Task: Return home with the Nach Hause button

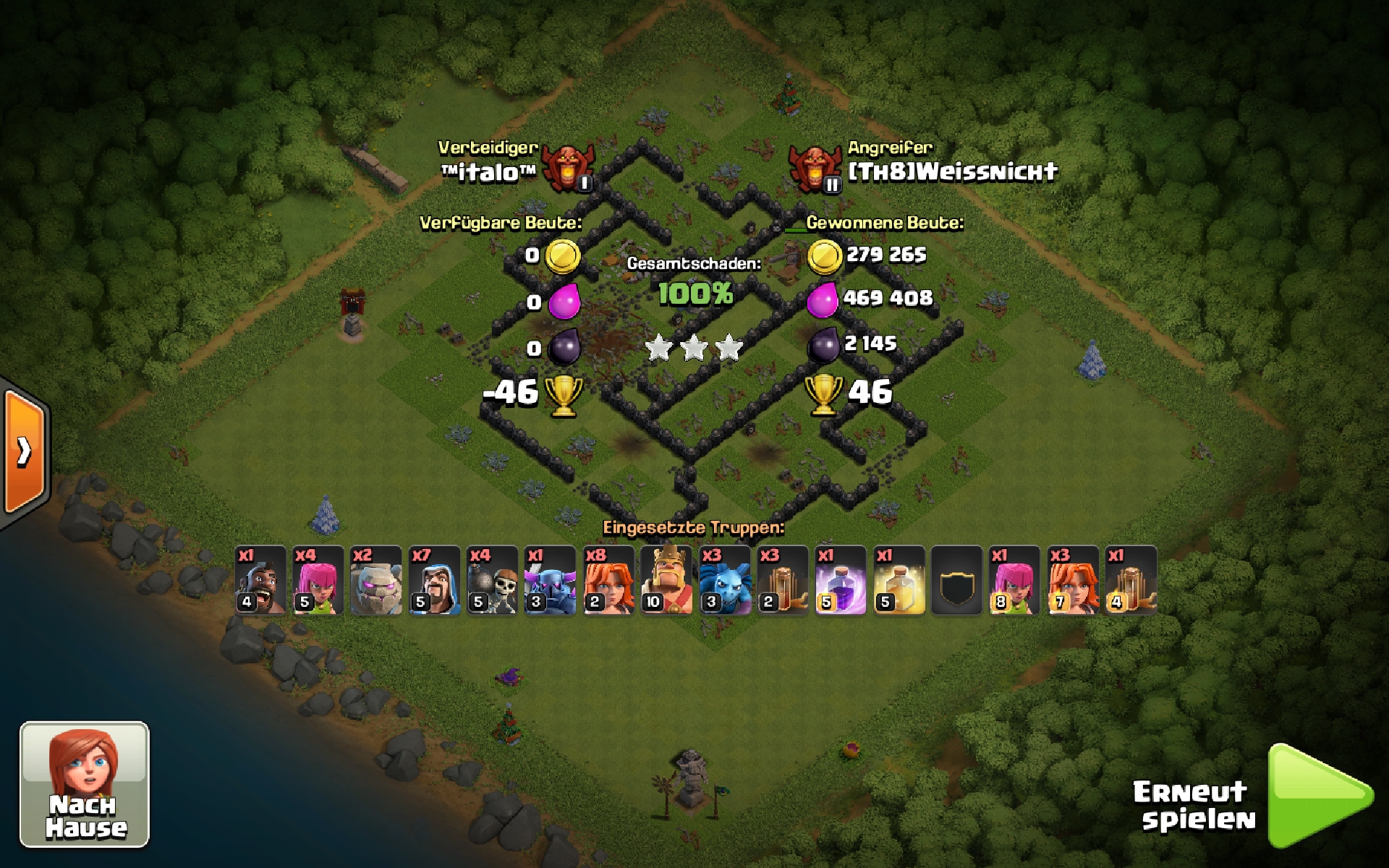Action: (x=84, y=784)
